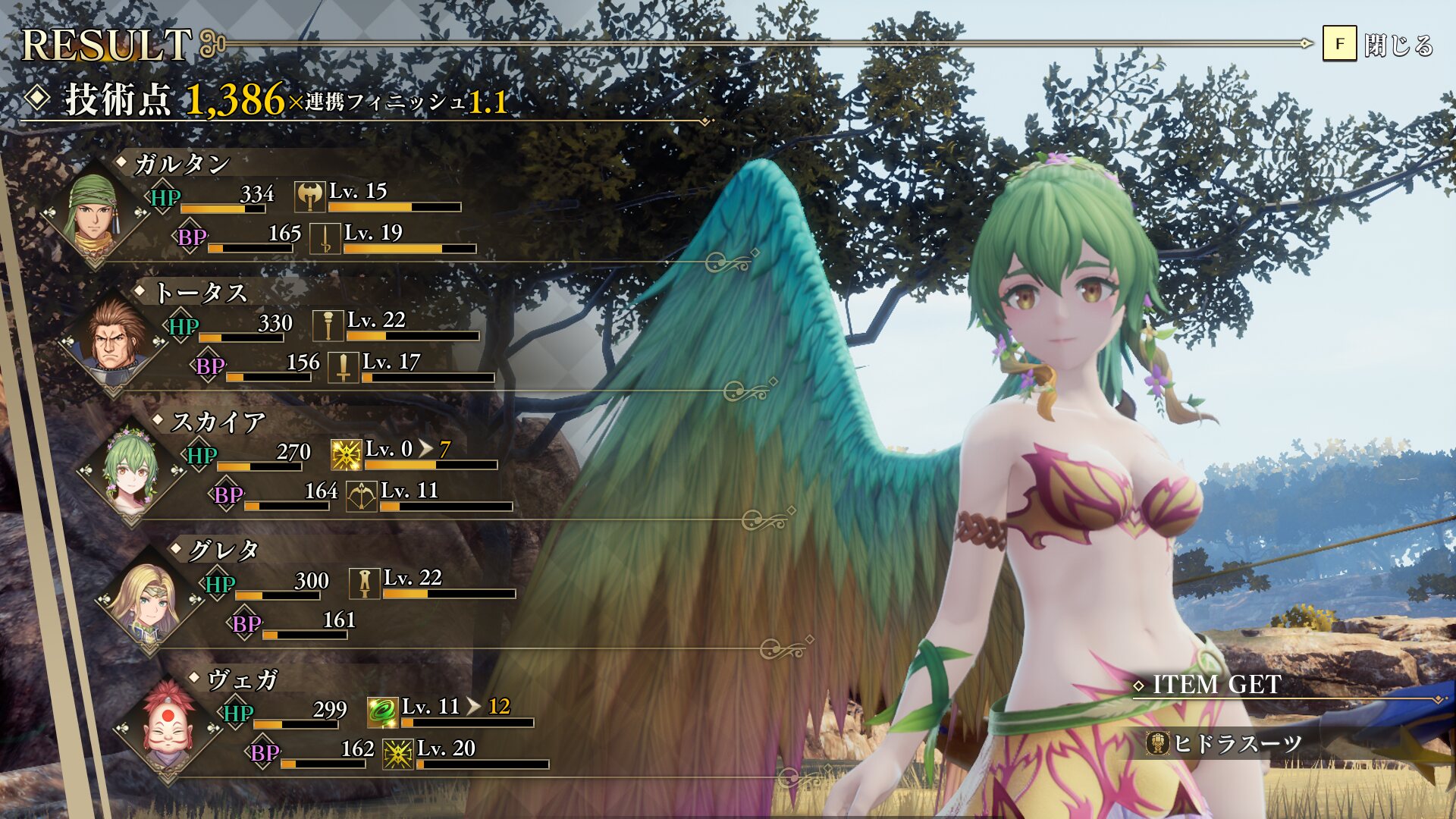Click トータス's sword skill icon
This screenshot has height=819, width=1456.
pyautogui.click(x=344, y=368)
